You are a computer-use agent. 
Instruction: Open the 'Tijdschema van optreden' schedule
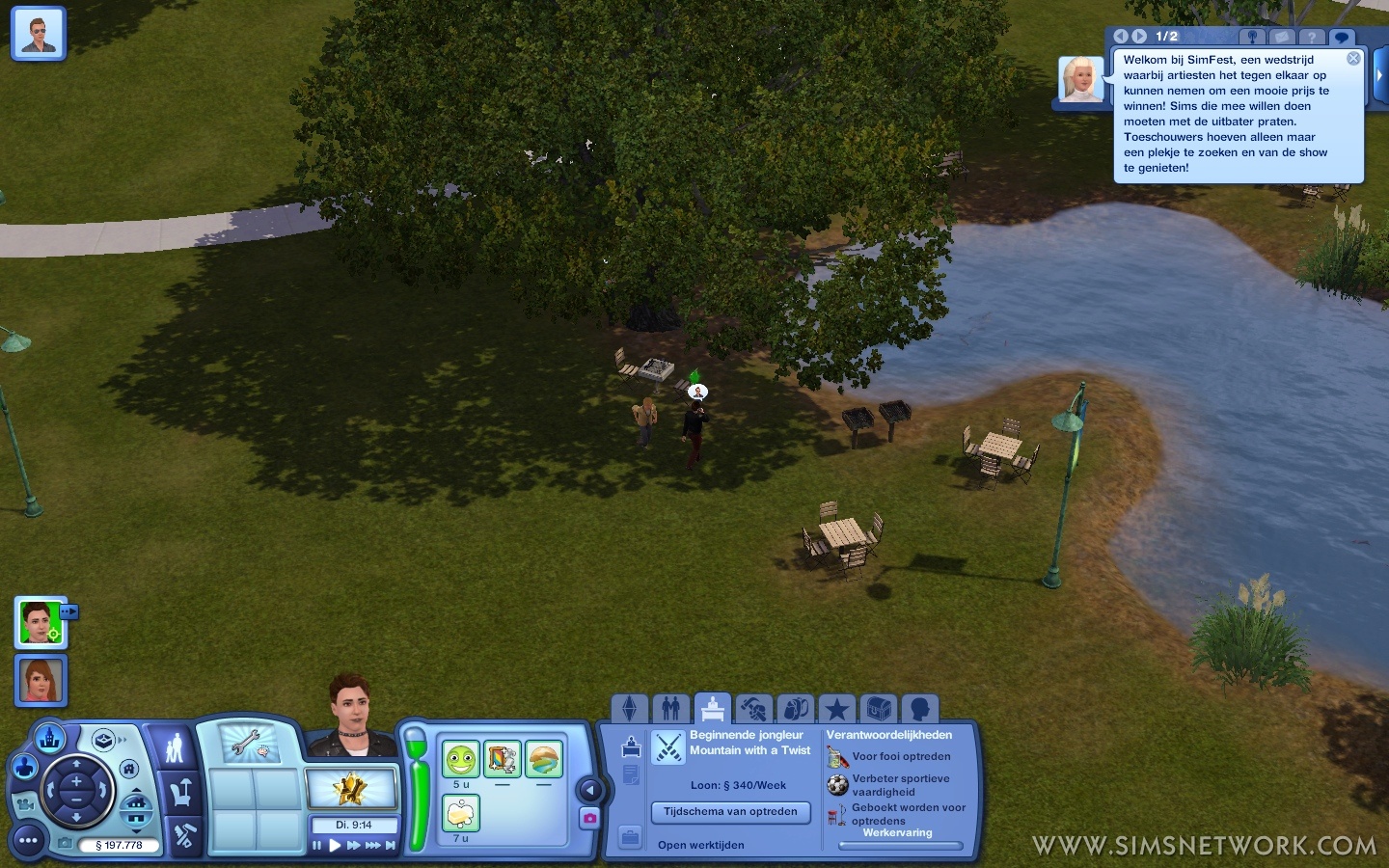click(x=730, y=812)
